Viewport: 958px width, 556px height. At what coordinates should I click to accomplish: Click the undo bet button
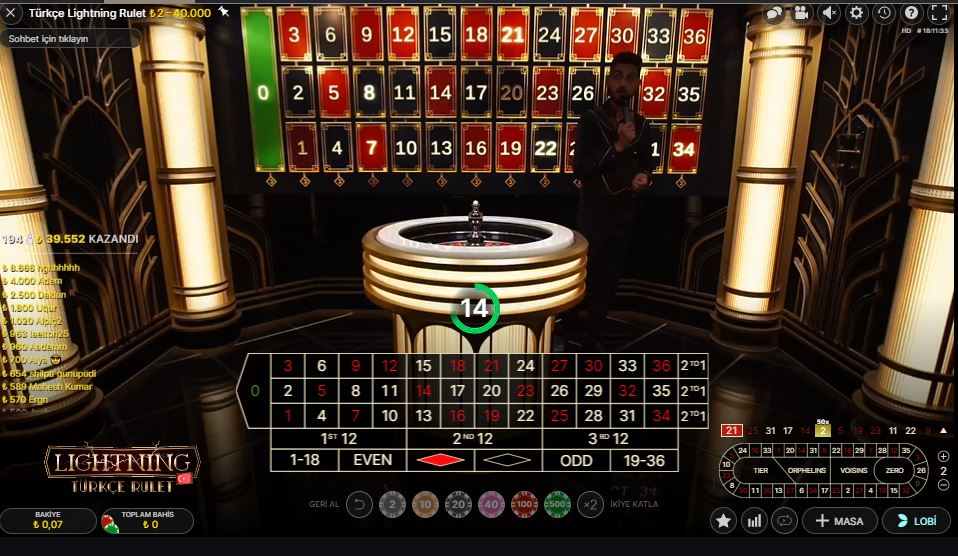pyautogui.click(x=359, y=505)
